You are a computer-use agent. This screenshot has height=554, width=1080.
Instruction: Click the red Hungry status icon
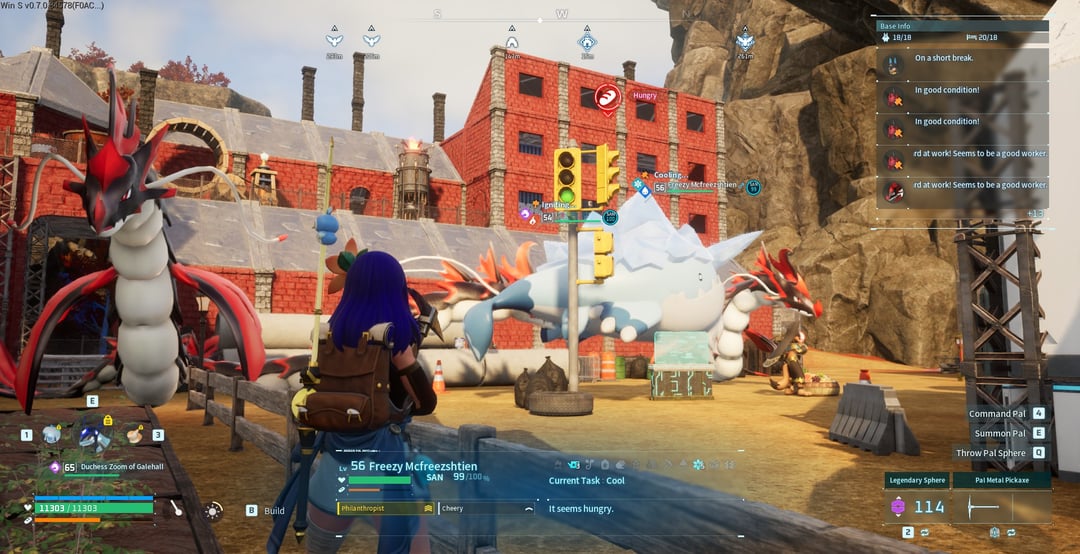point(606,96)
